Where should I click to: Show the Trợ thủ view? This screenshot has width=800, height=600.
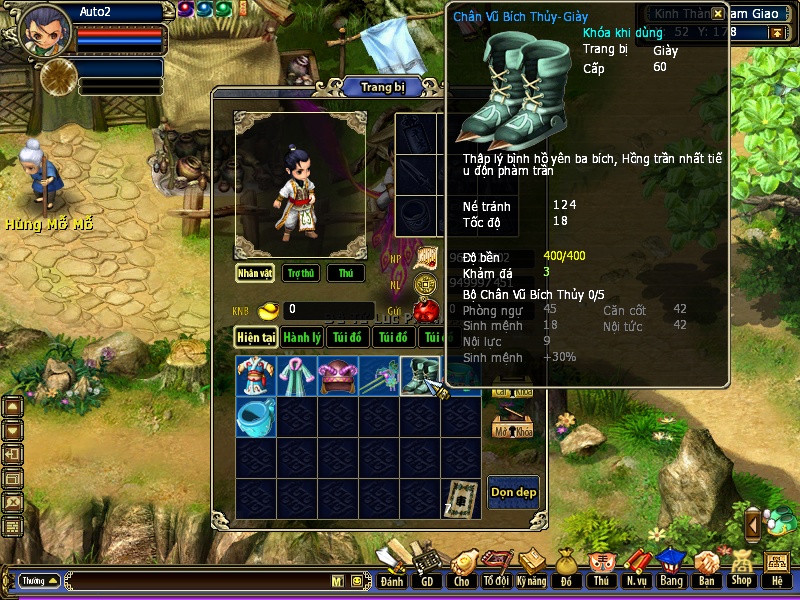299,273
